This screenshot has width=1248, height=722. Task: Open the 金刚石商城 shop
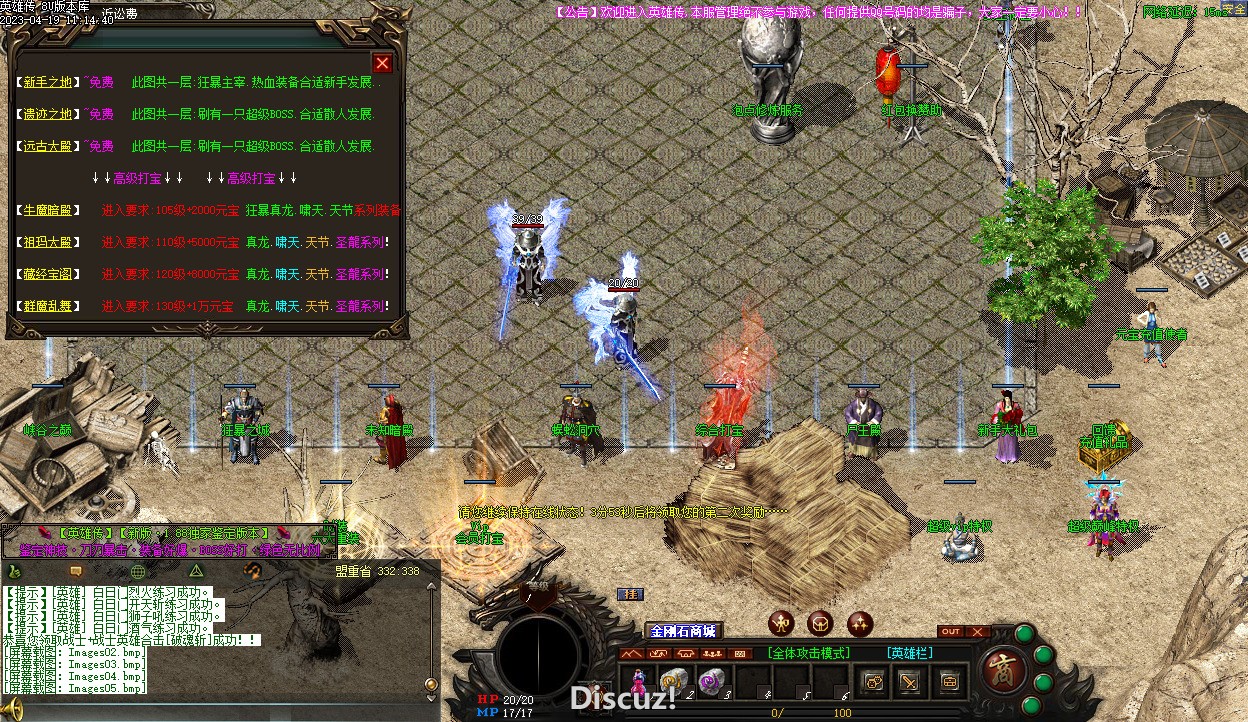(x=683, y=631)
